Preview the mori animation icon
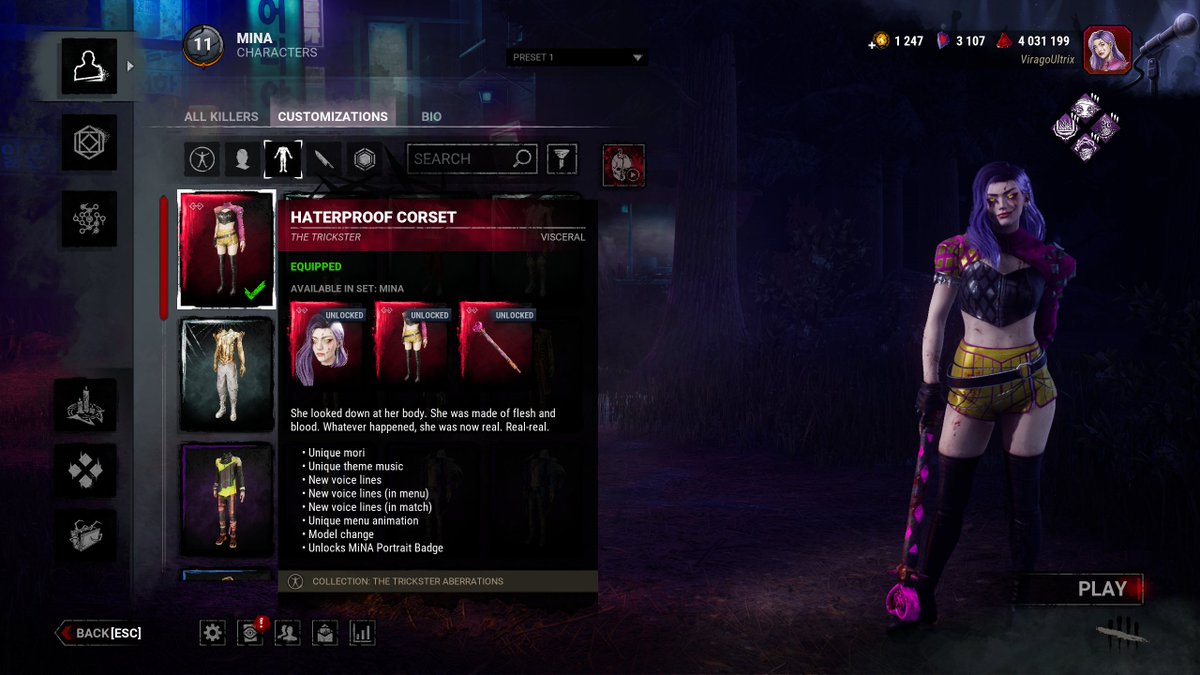1200x675 pixels. click(x=624, y=165)
